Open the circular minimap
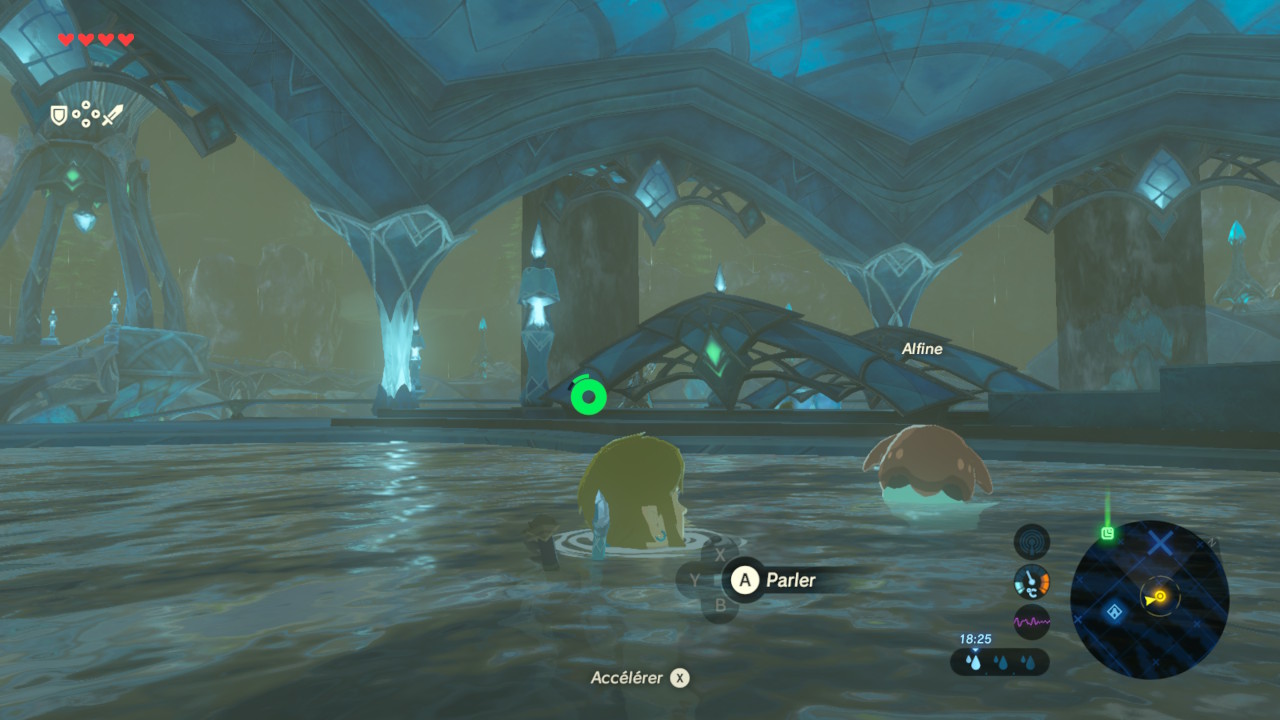The height and width of the screenshot is (720, 1280). 1149,599
